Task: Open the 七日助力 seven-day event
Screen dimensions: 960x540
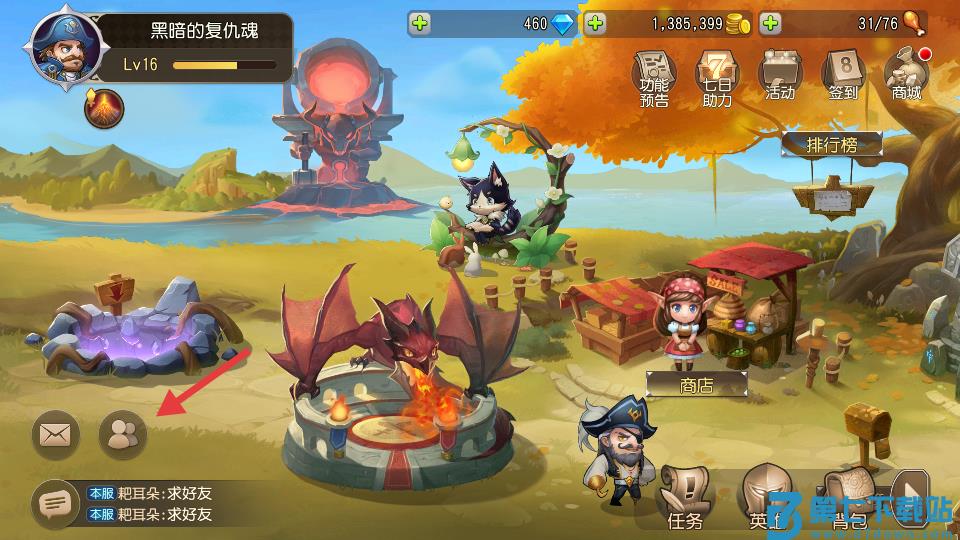Action: click(717, 77)
